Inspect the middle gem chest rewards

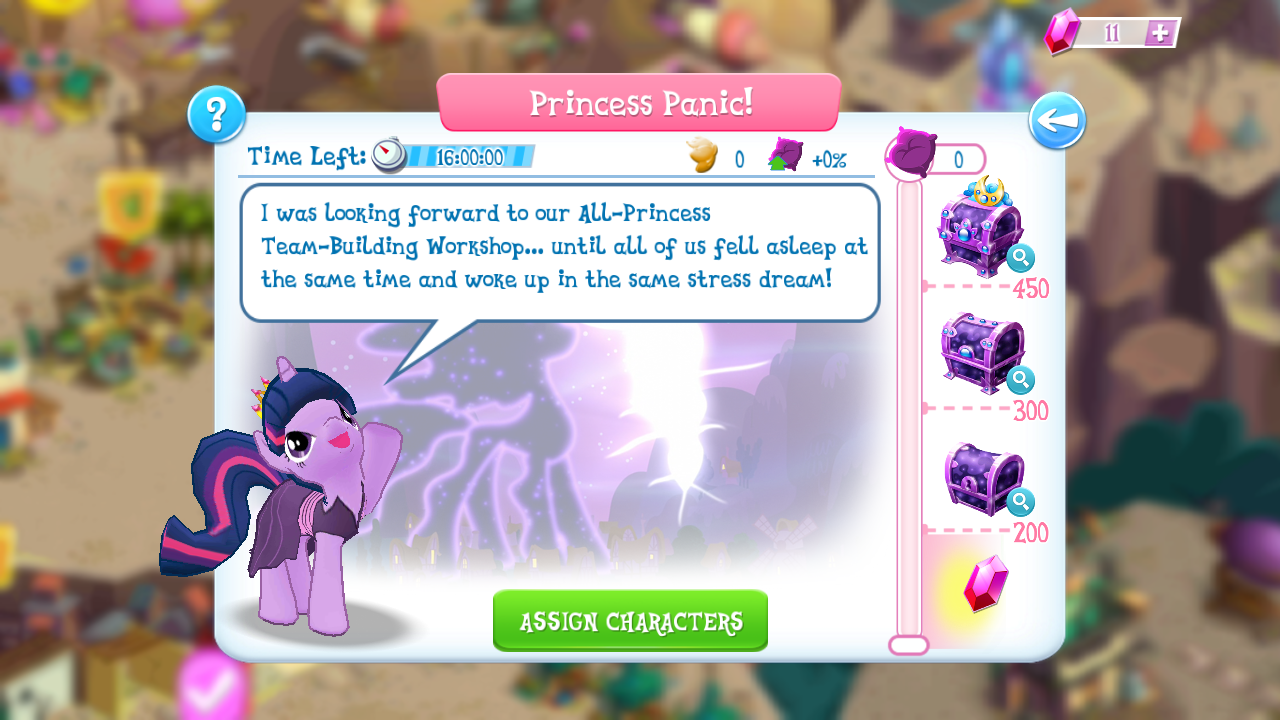tap(1021, 382)
